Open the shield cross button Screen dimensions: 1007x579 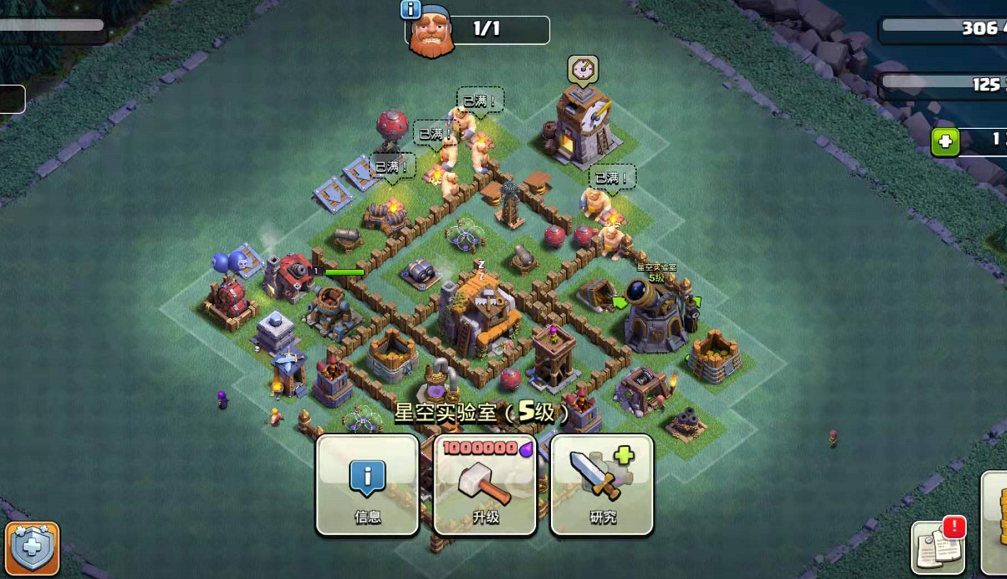[32, 548]
